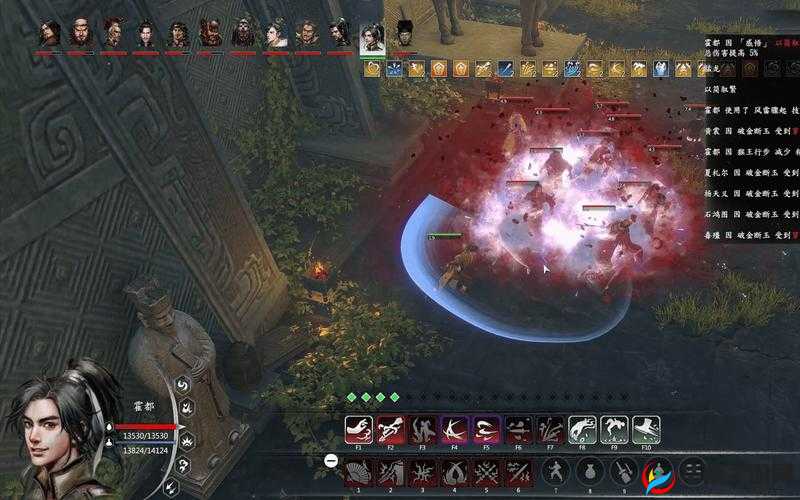Collapse the skill bar with the minus button
The height and width of the screenshot is (500, 800).
pyautogui.click(x=331, y=460)
